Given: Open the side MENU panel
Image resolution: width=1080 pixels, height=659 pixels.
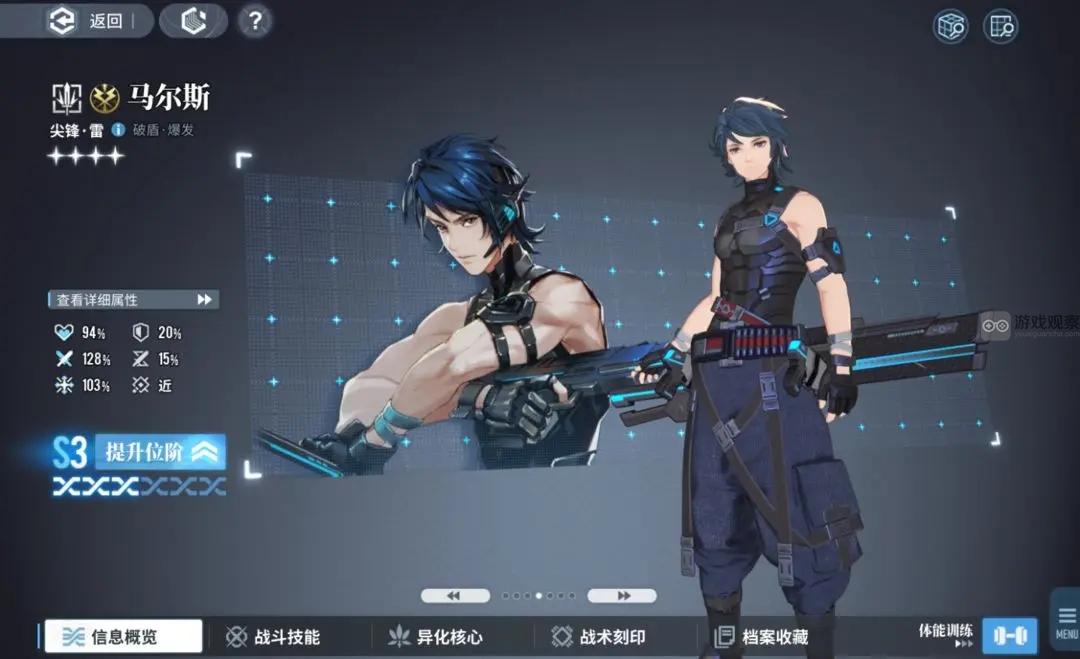Looking at the screenshot, I should [x=1066, y=620].
